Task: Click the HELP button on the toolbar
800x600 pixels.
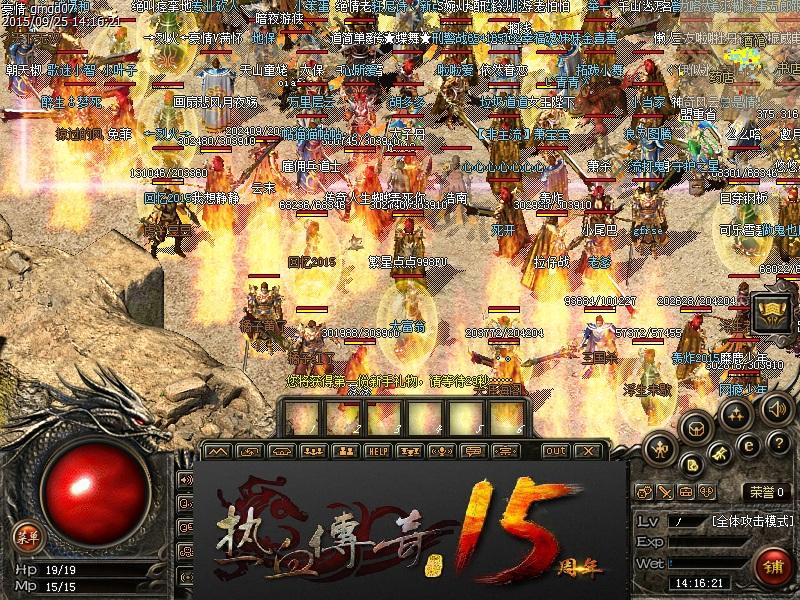Action: pos(377,451)
